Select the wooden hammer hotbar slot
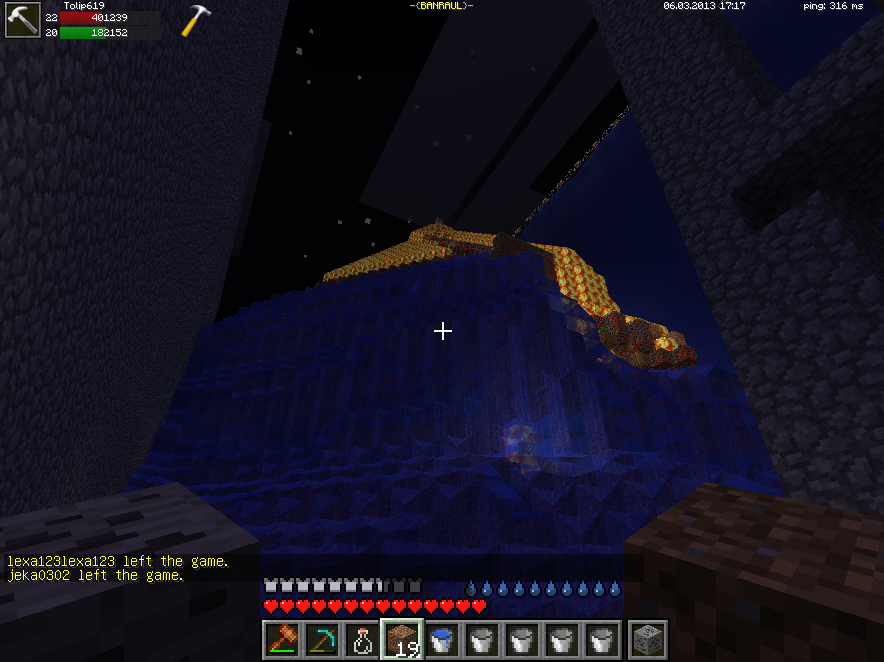 coord(282,640)
